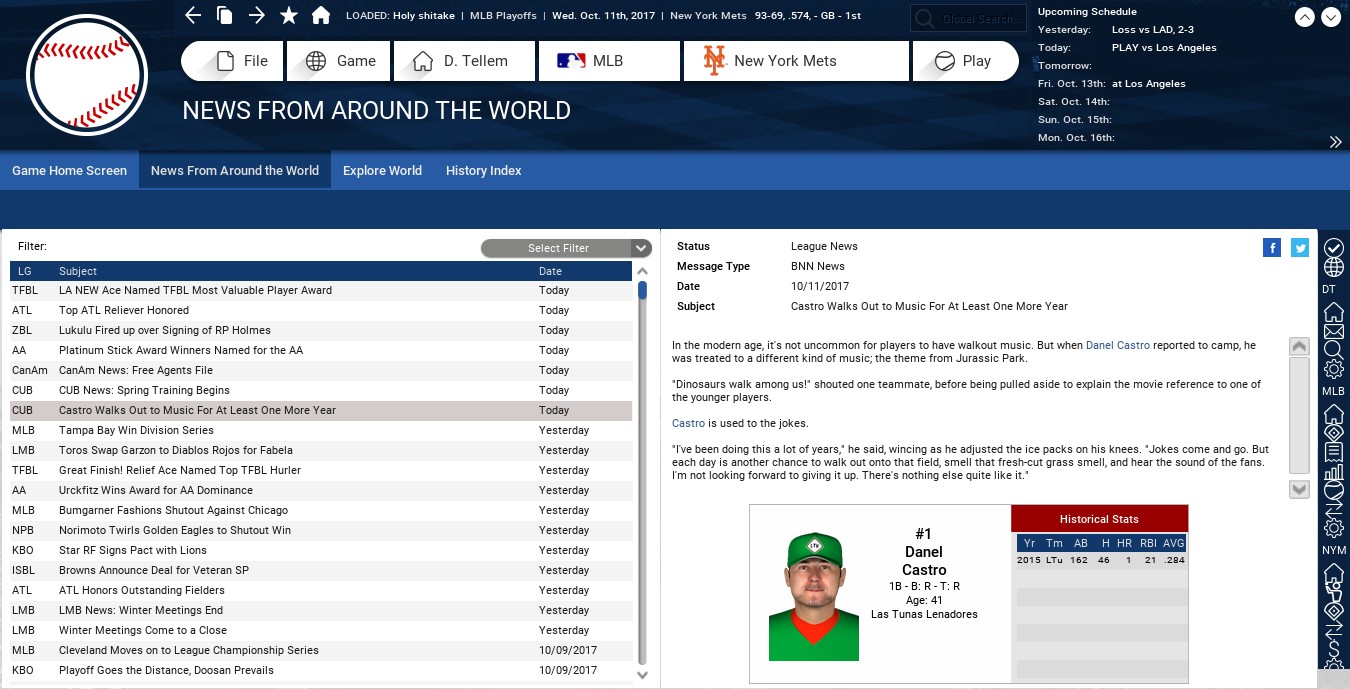
Task: Go to the home screen via house icon
Action: (321, 15)
